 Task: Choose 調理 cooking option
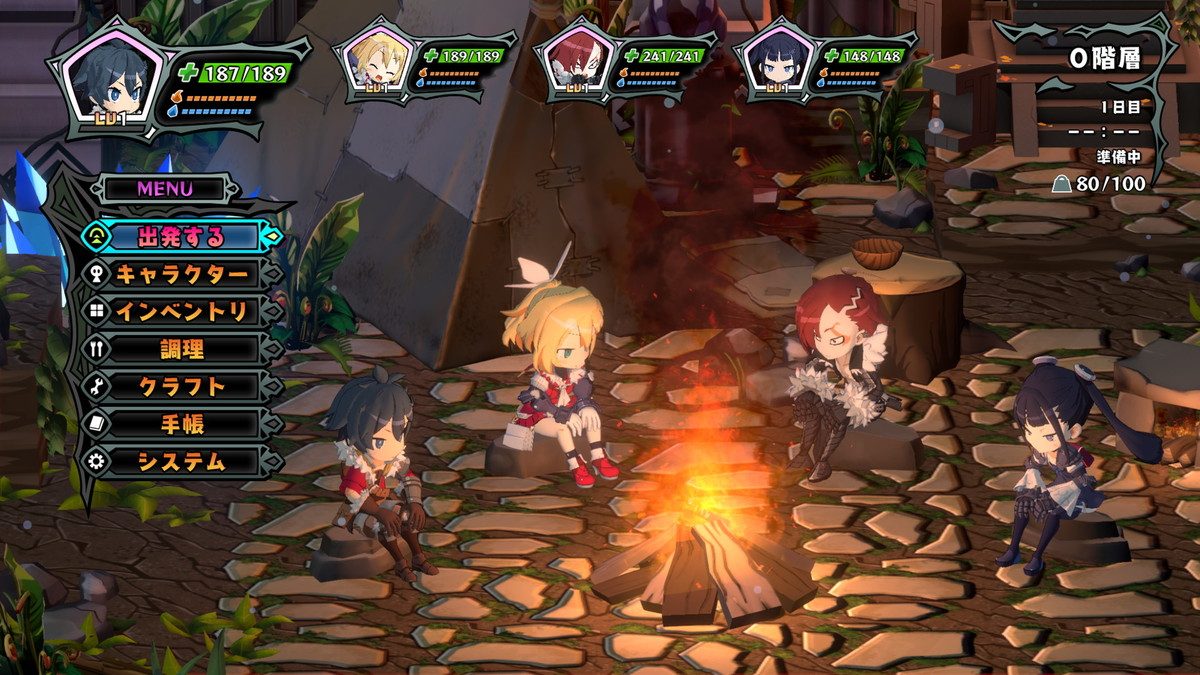(181, 349)
